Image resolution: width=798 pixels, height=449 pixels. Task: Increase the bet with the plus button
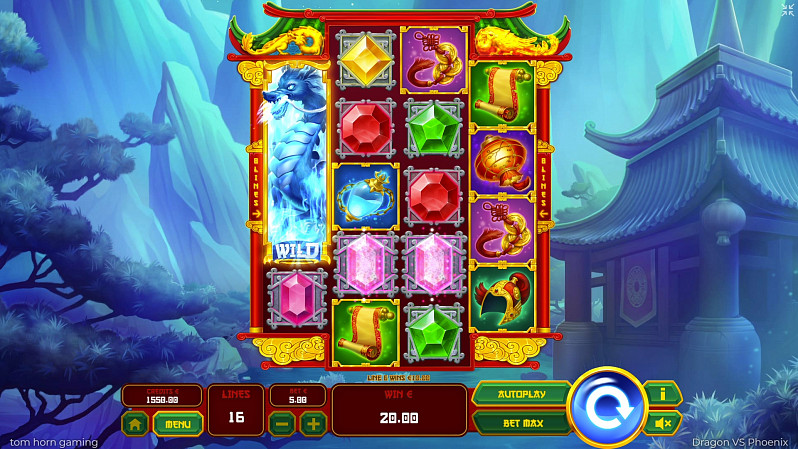(313, 424)
